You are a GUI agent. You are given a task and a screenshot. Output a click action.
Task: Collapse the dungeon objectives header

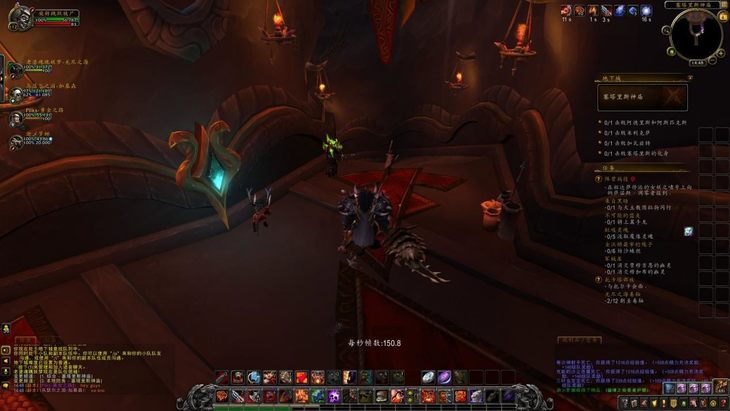click(689, 77)
